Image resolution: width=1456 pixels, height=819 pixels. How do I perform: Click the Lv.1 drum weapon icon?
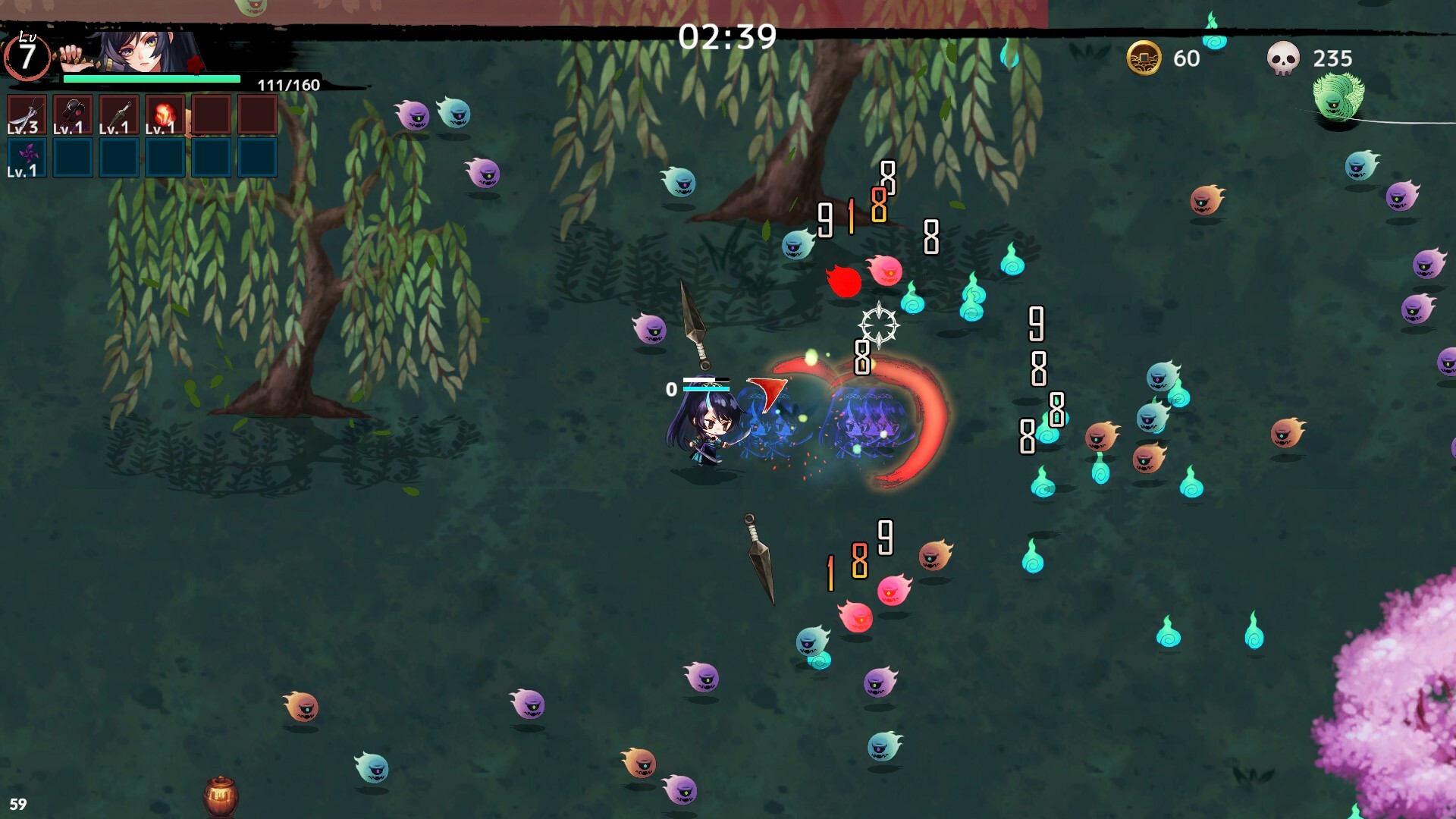point(72,114)
